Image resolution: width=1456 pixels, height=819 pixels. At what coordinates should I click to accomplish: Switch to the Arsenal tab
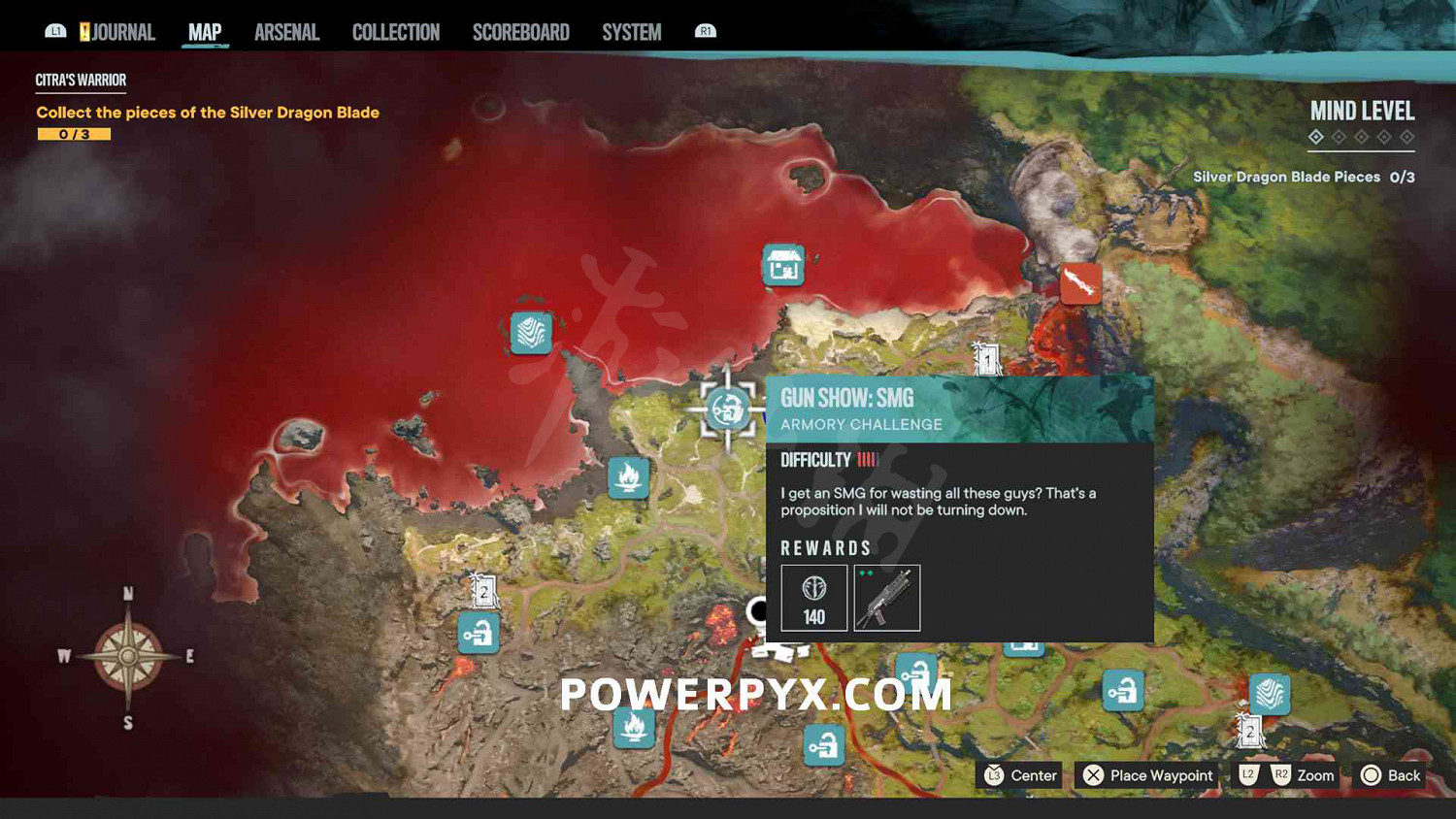pyautogui.click(x=286, y=31)
